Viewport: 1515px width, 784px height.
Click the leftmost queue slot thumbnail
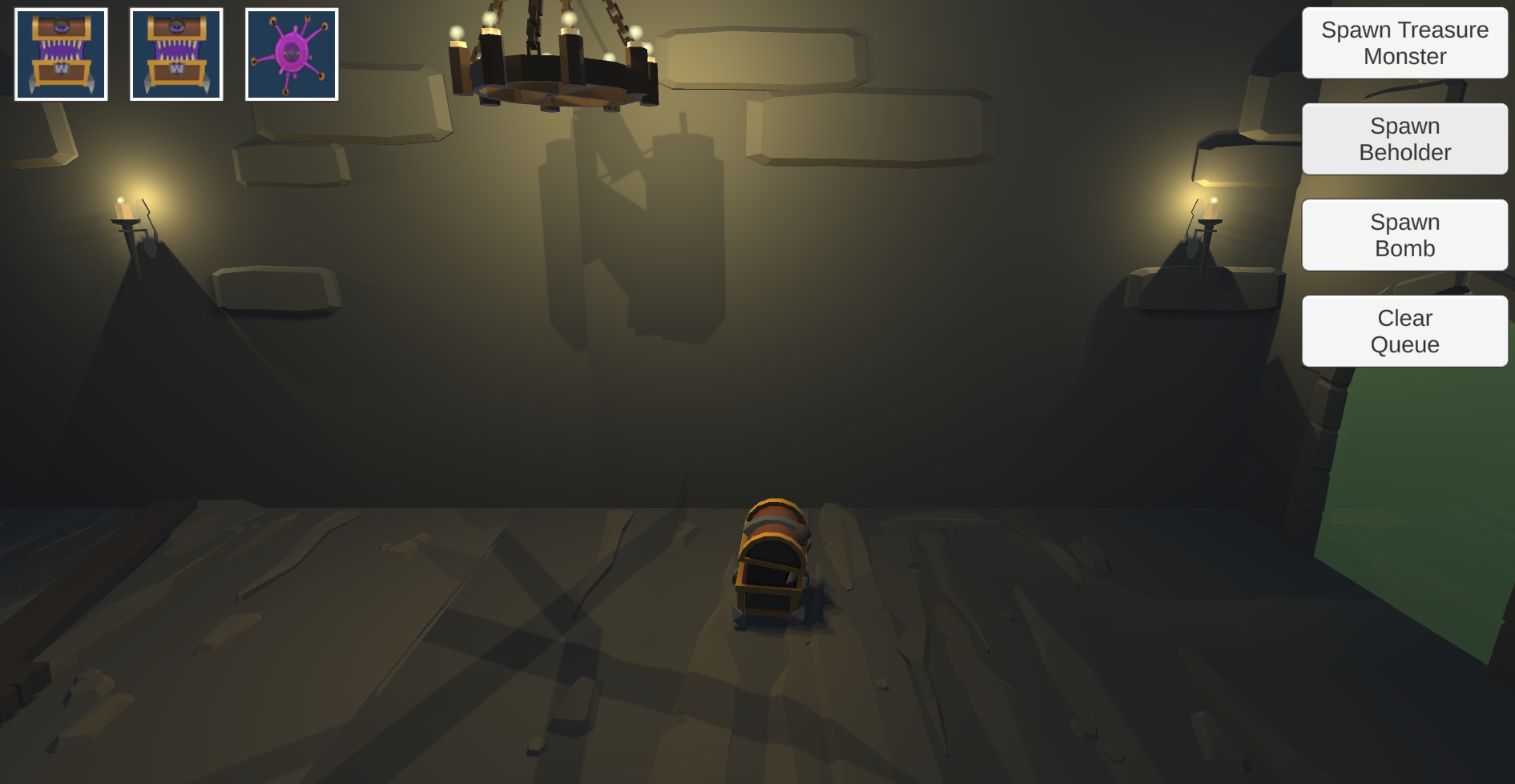60,53
